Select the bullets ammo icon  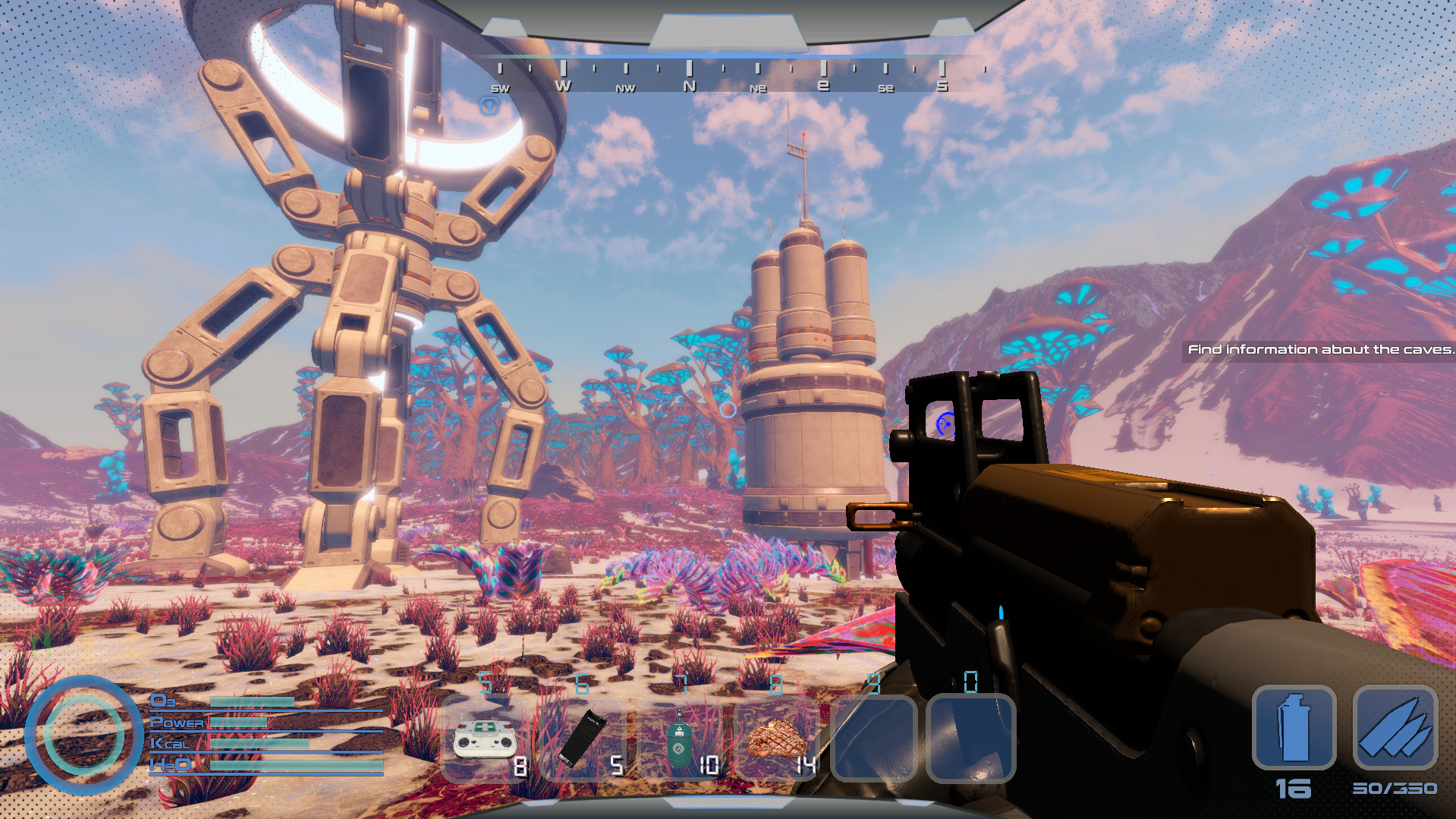coord(1395,728)
